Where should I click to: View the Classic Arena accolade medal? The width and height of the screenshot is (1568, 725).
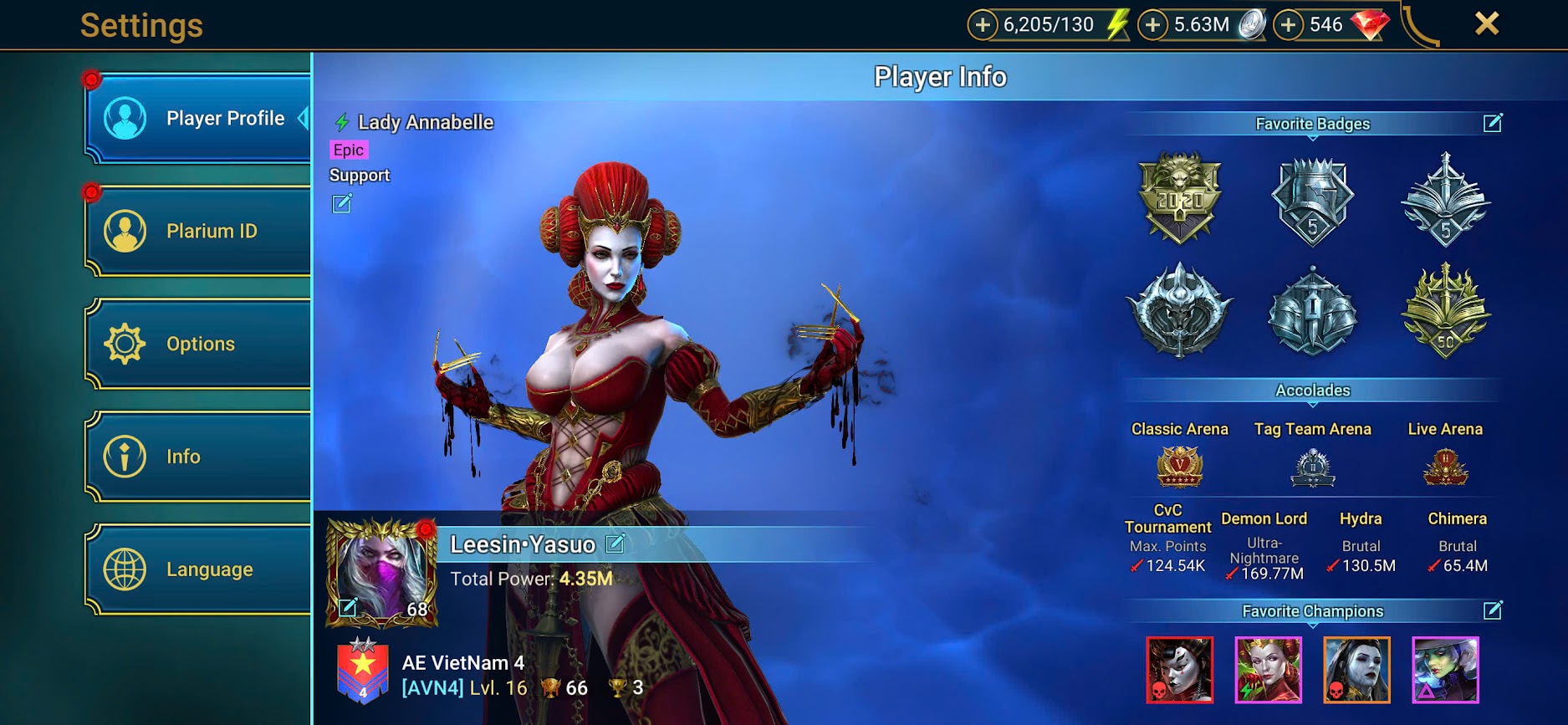tap(1179, 467)
